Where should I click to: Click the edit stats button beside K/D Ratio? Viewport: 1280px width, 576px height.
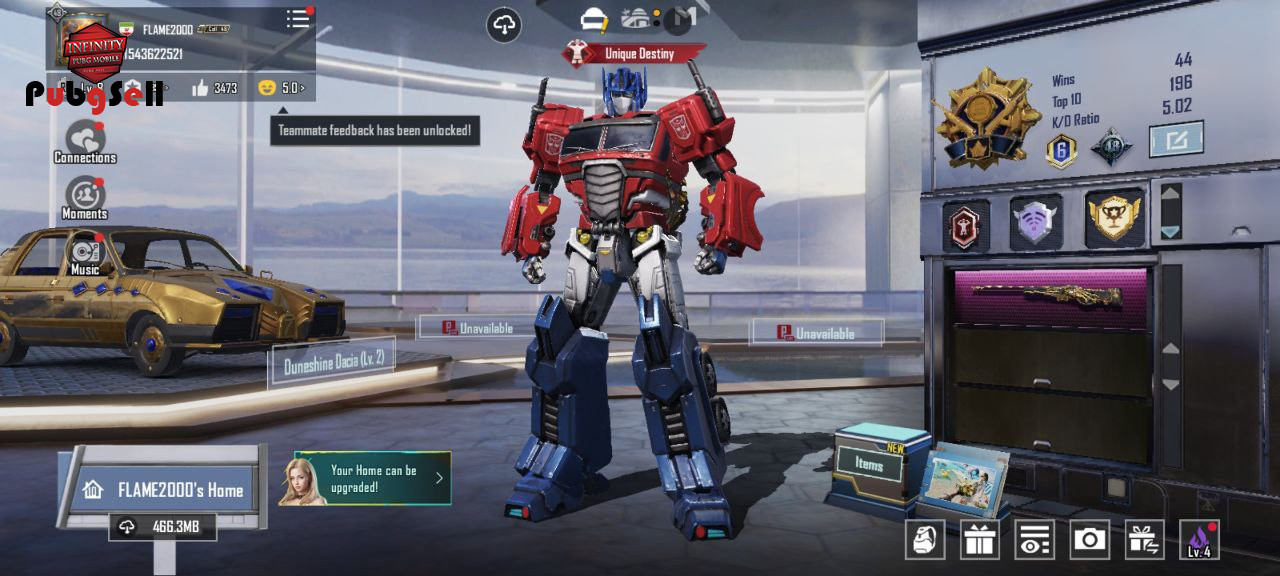click(x=1175, y=139)
